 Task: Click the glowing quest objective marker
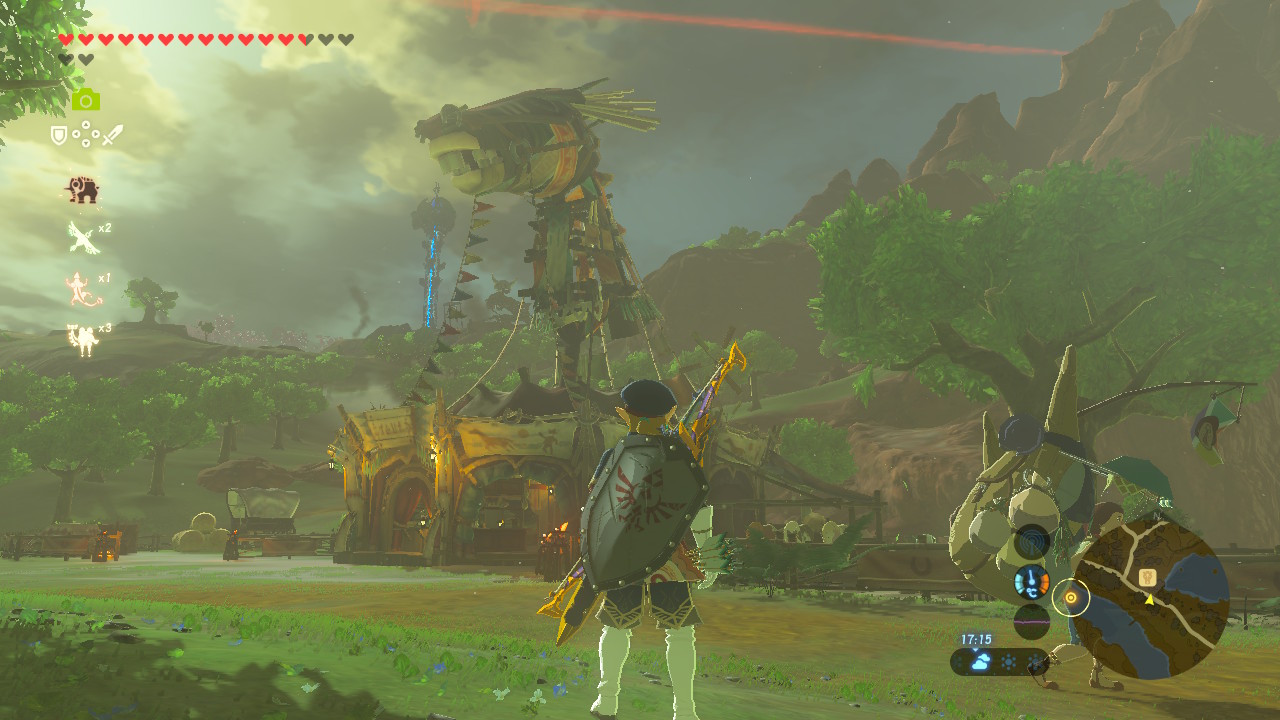tap(1071, 598)
